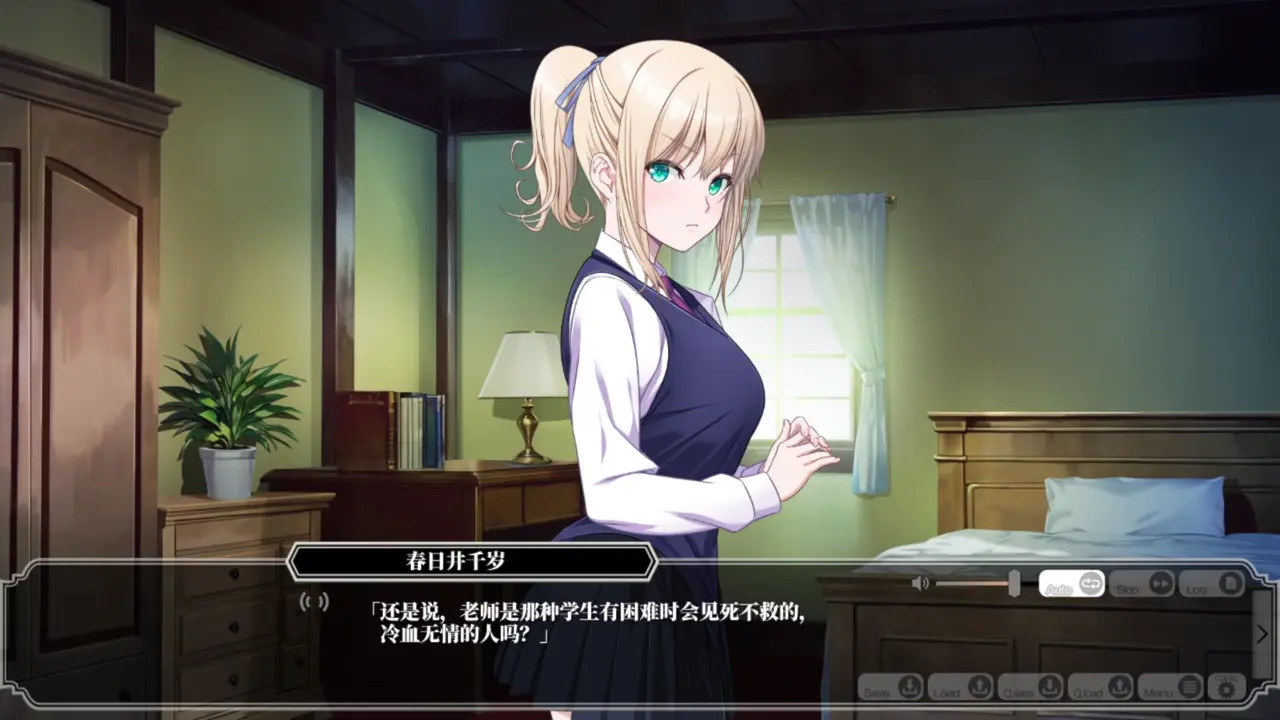Replay the voice line with the sound-wave icon
The image size is (1280, 720).
(315, 601)
